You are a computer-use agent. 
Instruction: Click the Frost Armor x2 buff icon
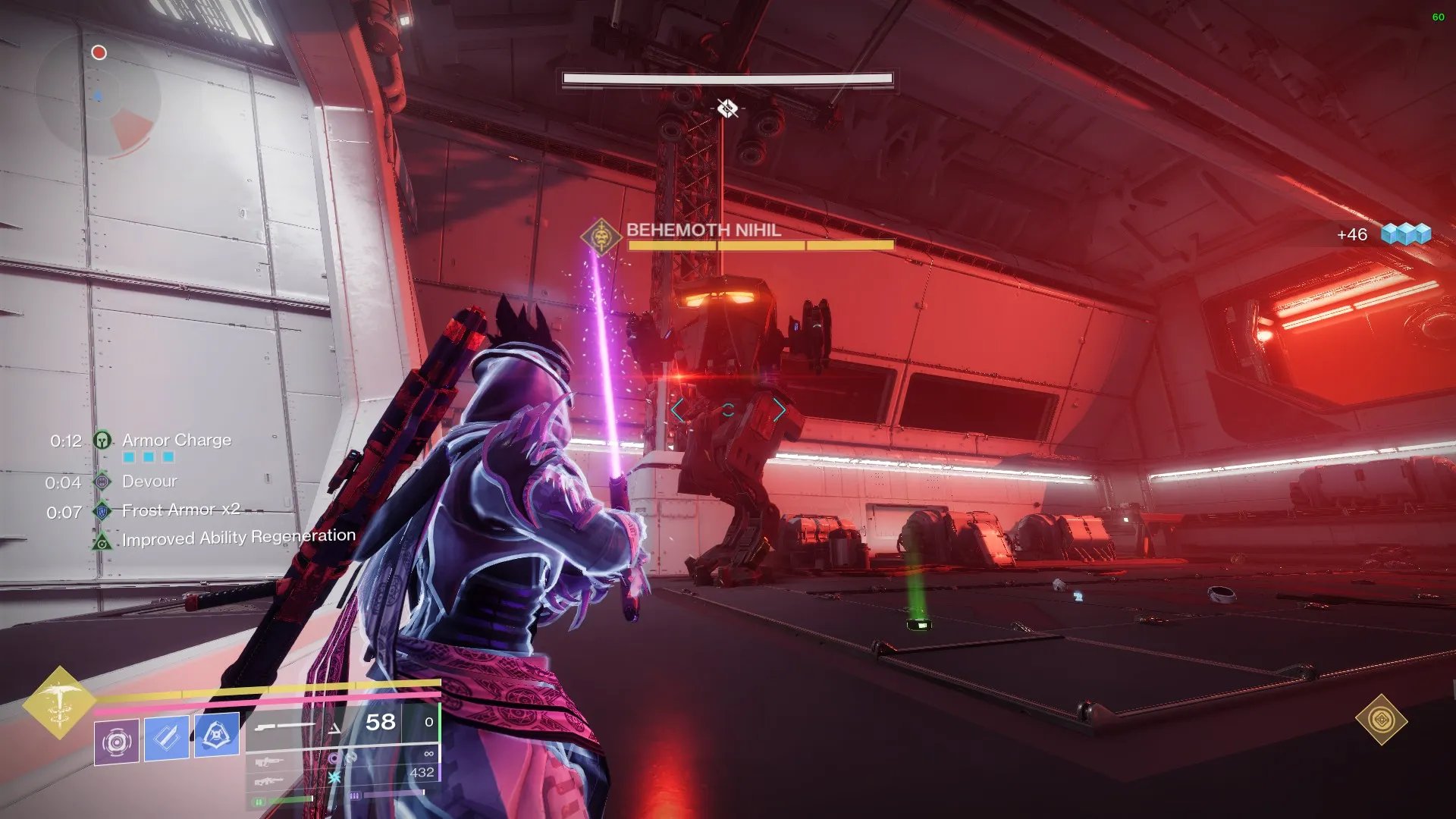point(102,511)
